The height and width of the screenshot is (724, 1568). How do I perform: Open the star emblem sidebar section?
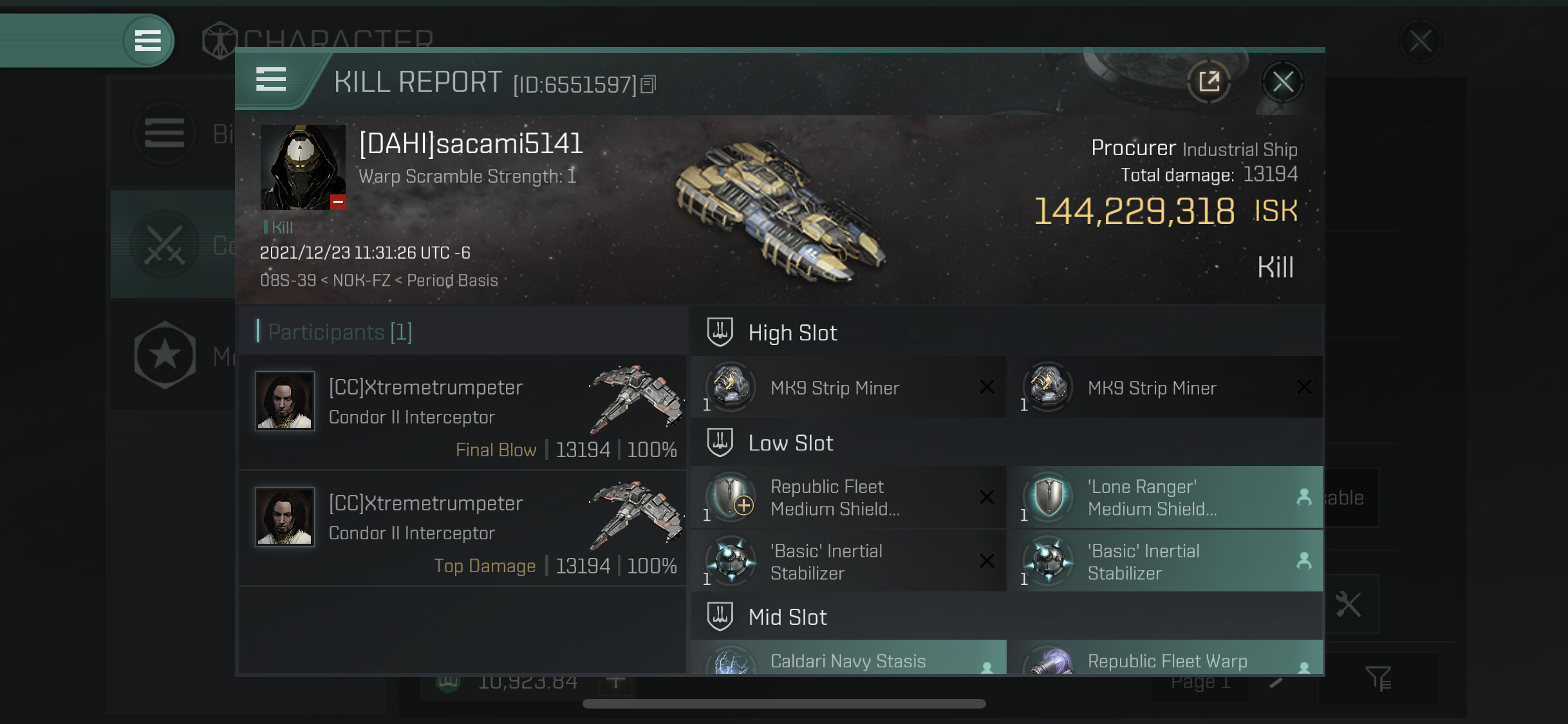(165, 355)
